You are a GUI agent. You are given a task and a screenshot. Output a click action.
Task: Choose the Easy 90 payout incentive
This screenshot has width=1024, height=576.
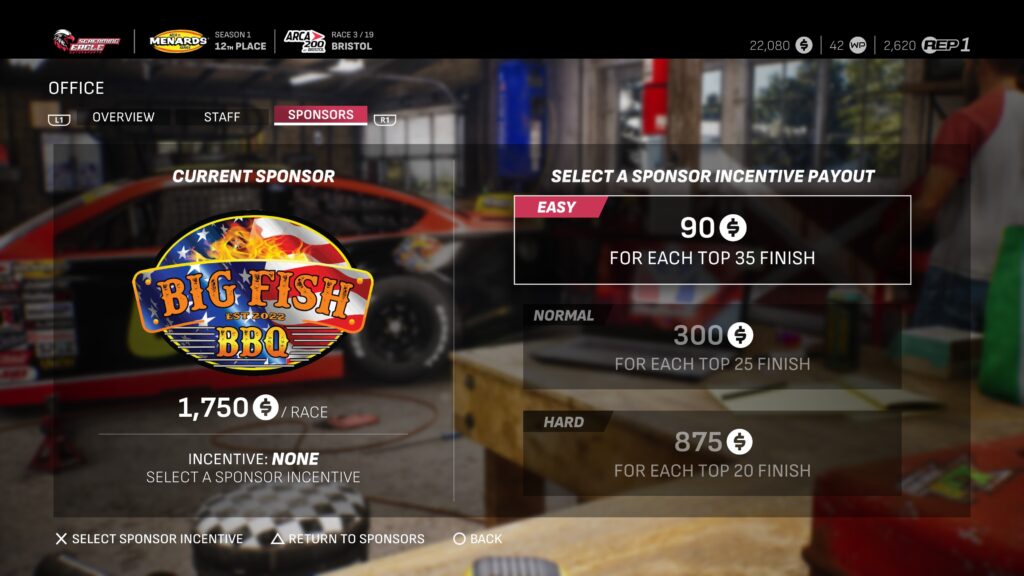(x=712, y=240)
